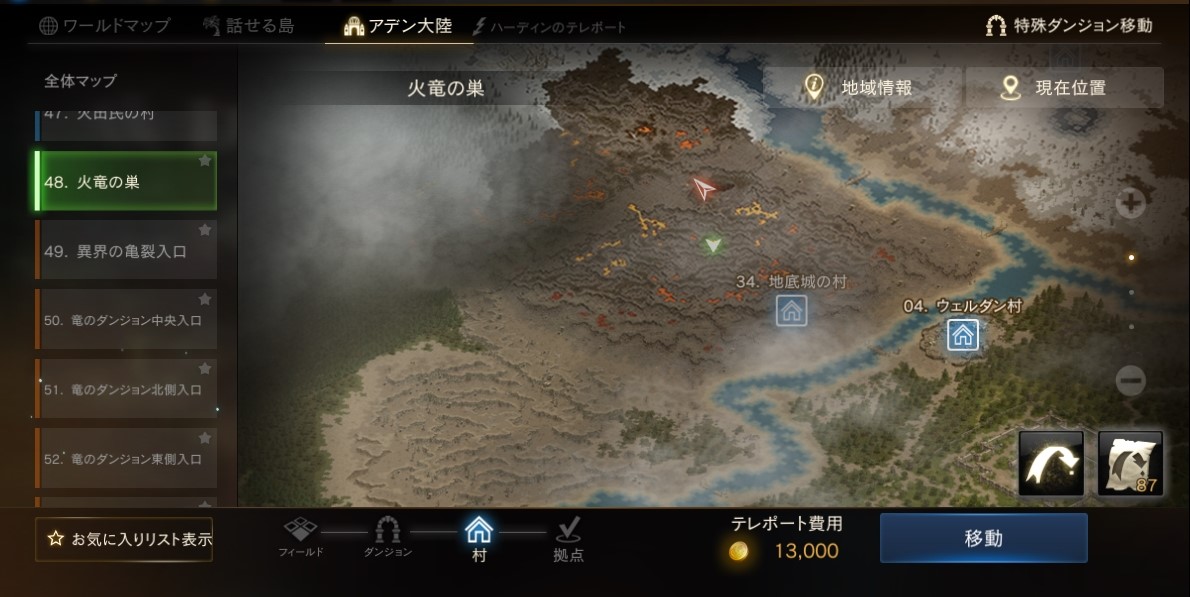
Task: Select 50. 竜のダンジョン中央入口
Action: [x=126, y=320]
